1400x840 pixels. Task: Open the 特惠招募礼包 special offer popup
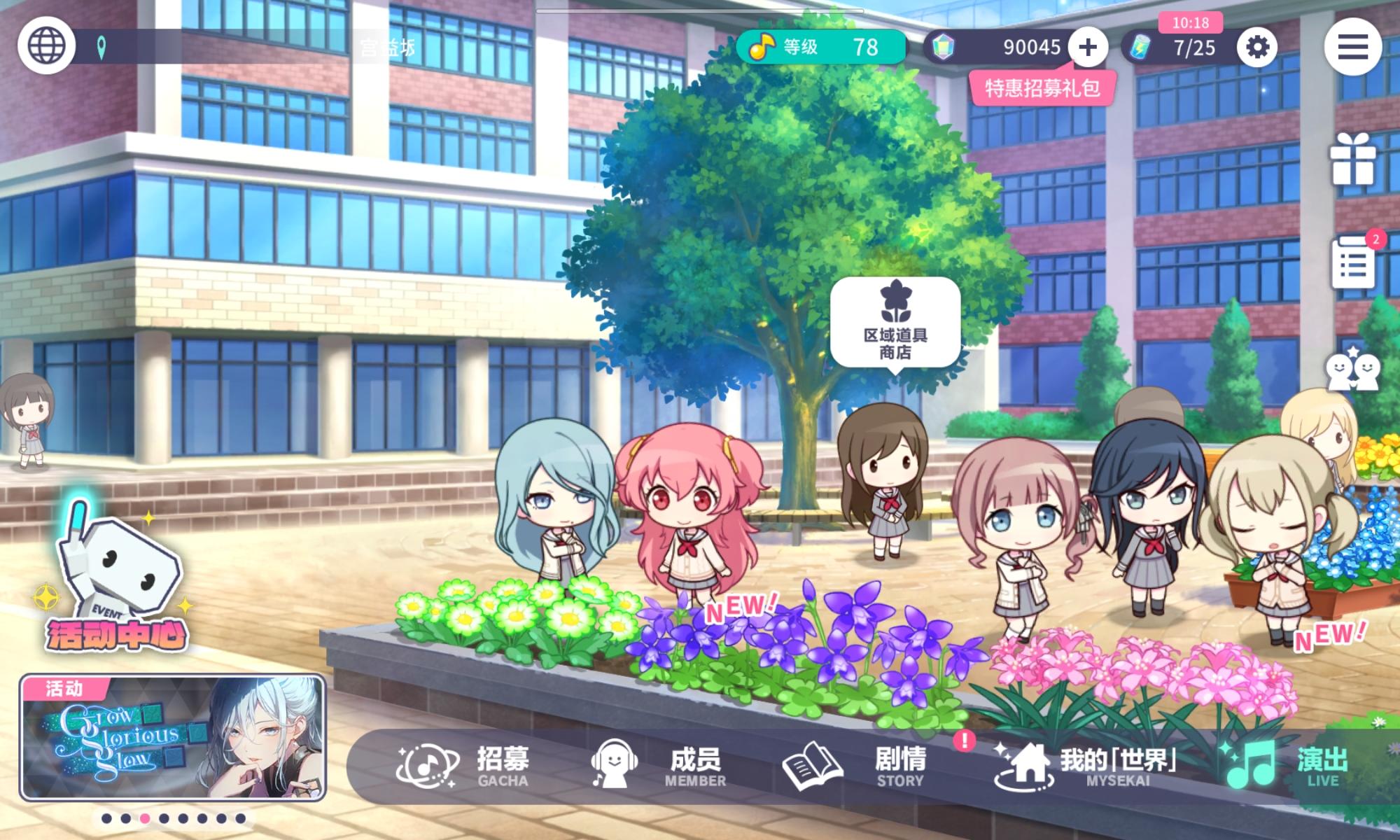click(x=1042, y=88)
